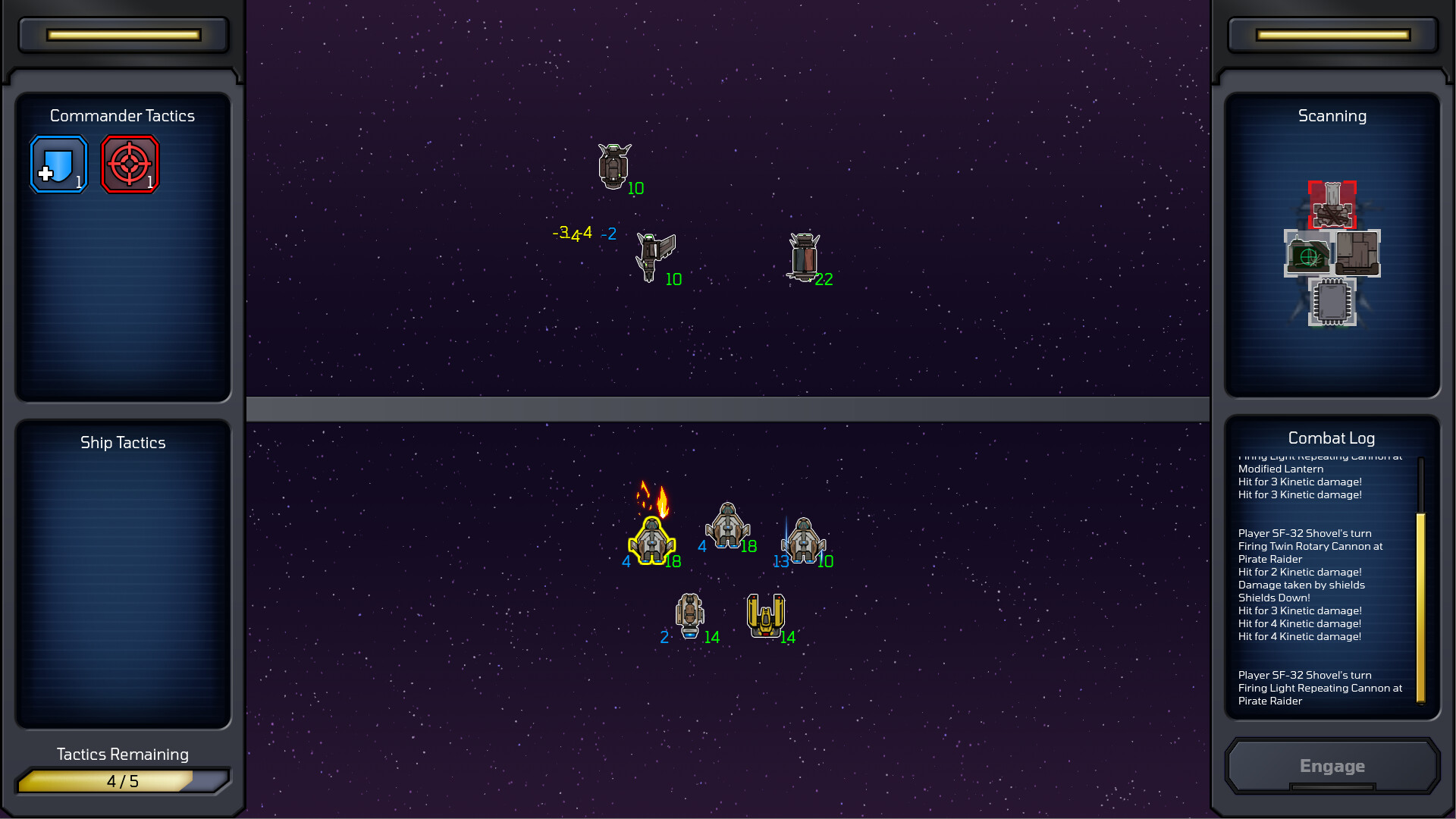Image resolution: width=1456 pixels, height=819 pixels.
Task: Select the shield boost commander tactic
Action: [58, 164]
